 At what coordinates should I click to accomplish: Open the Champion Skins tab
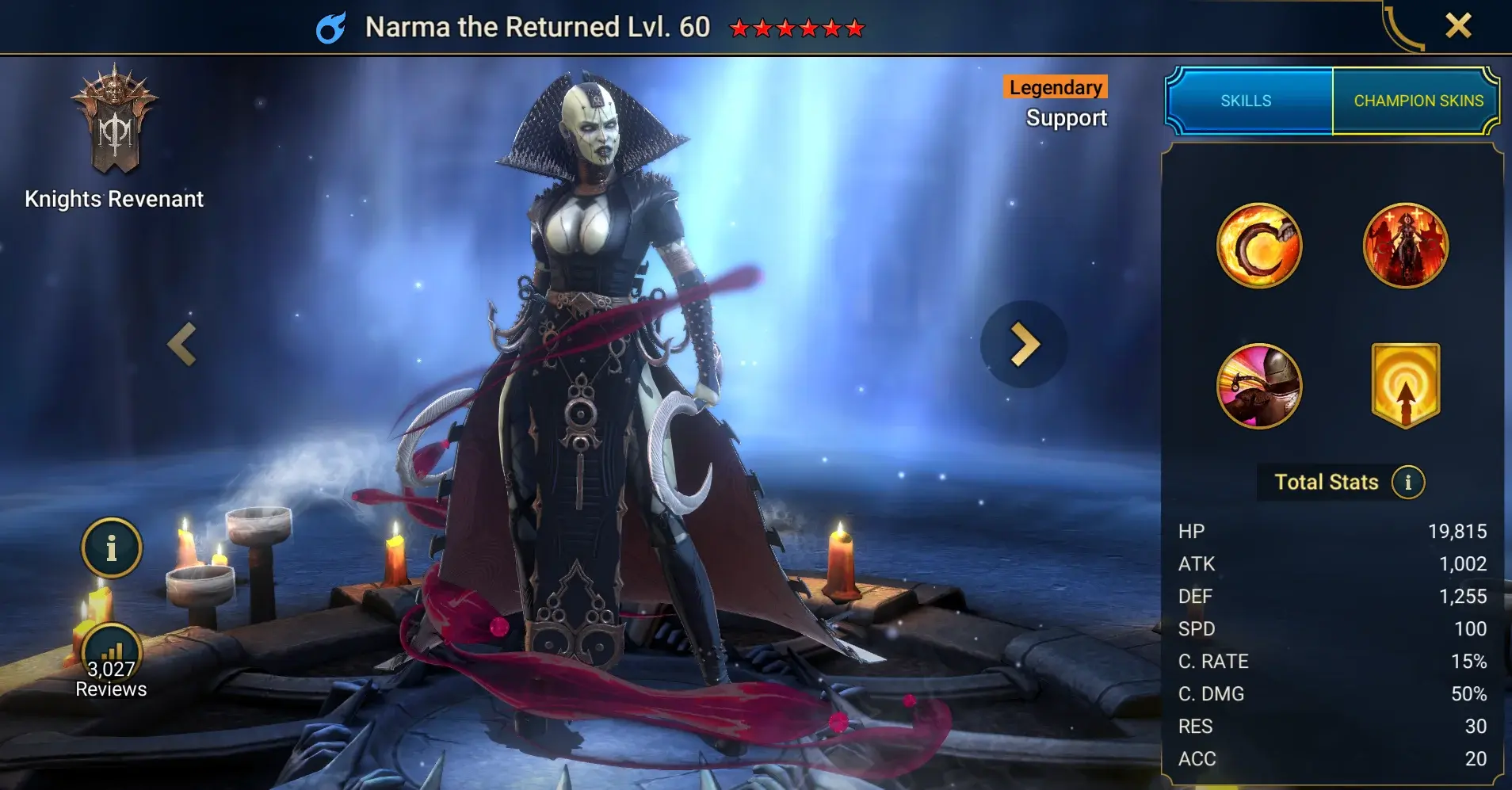(1418, 101)
